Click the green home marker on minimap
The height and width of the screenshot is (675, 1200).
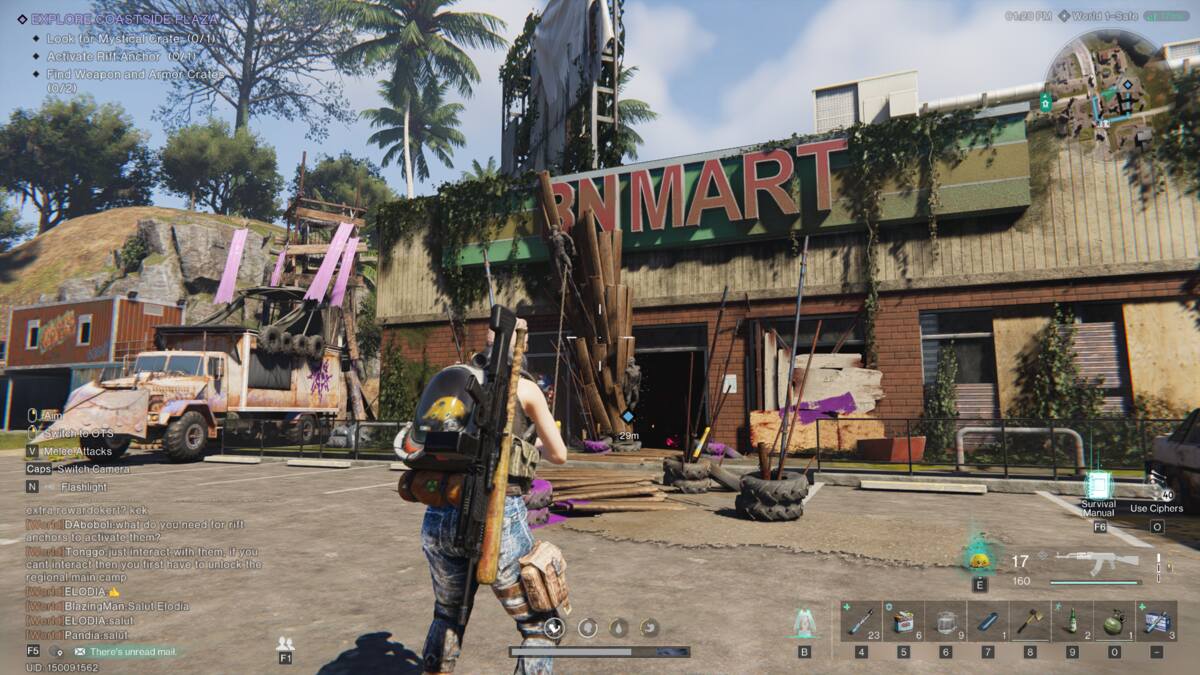pos(1046,102)
